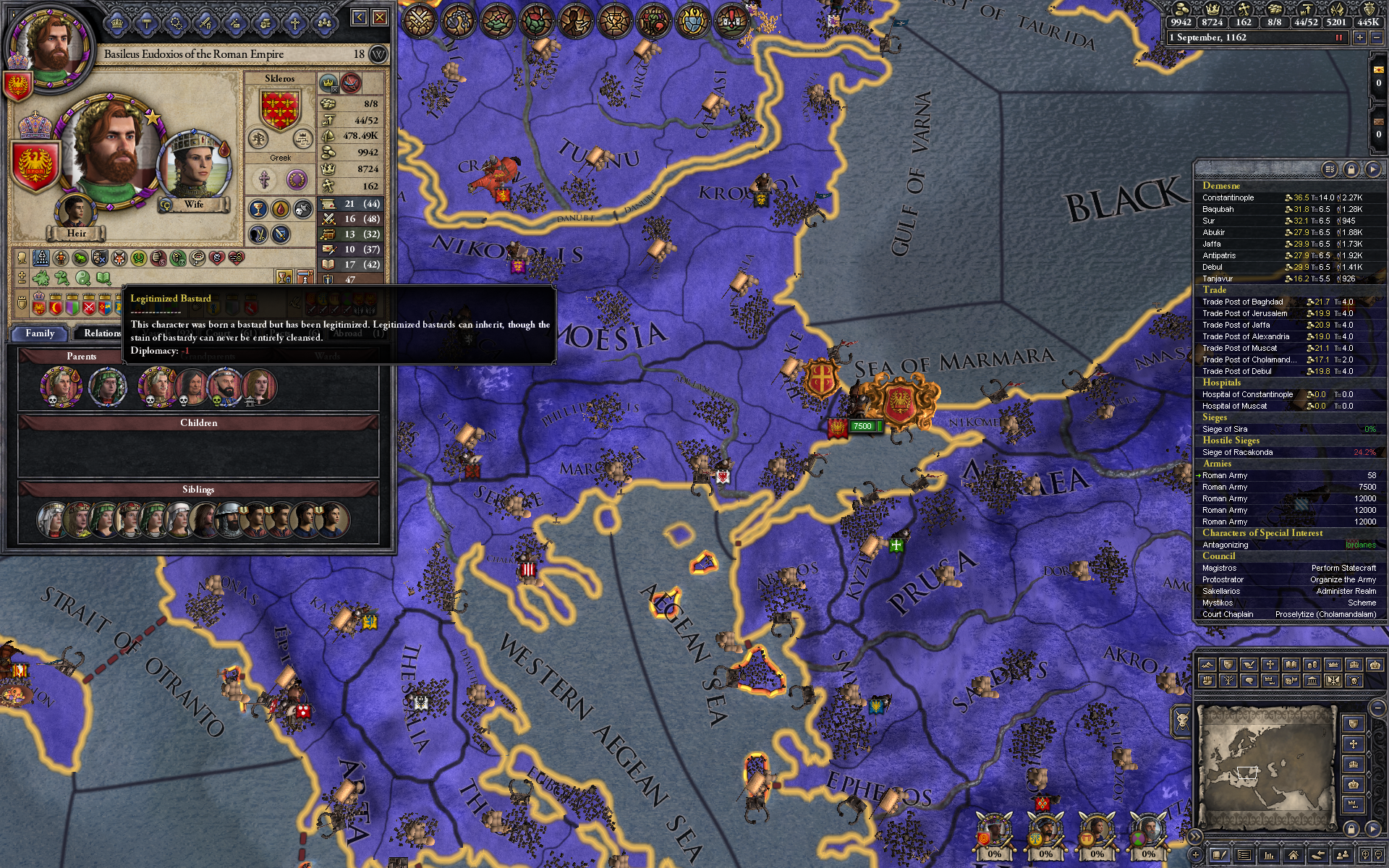Open the Laws screen with the hammer icon

click(146, 22)
